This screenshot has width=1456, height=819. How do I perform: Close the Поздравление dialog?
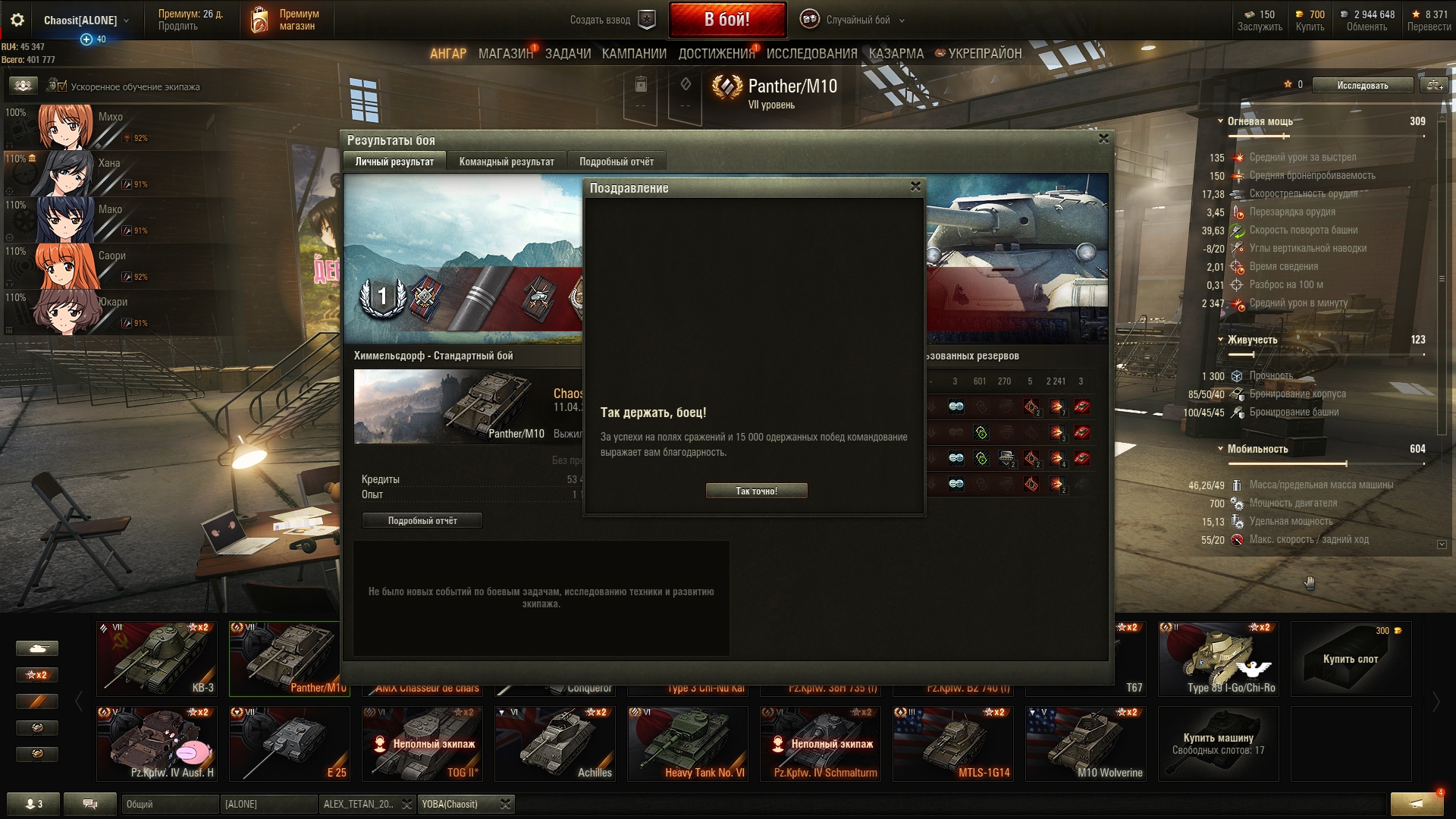[915, 187]
